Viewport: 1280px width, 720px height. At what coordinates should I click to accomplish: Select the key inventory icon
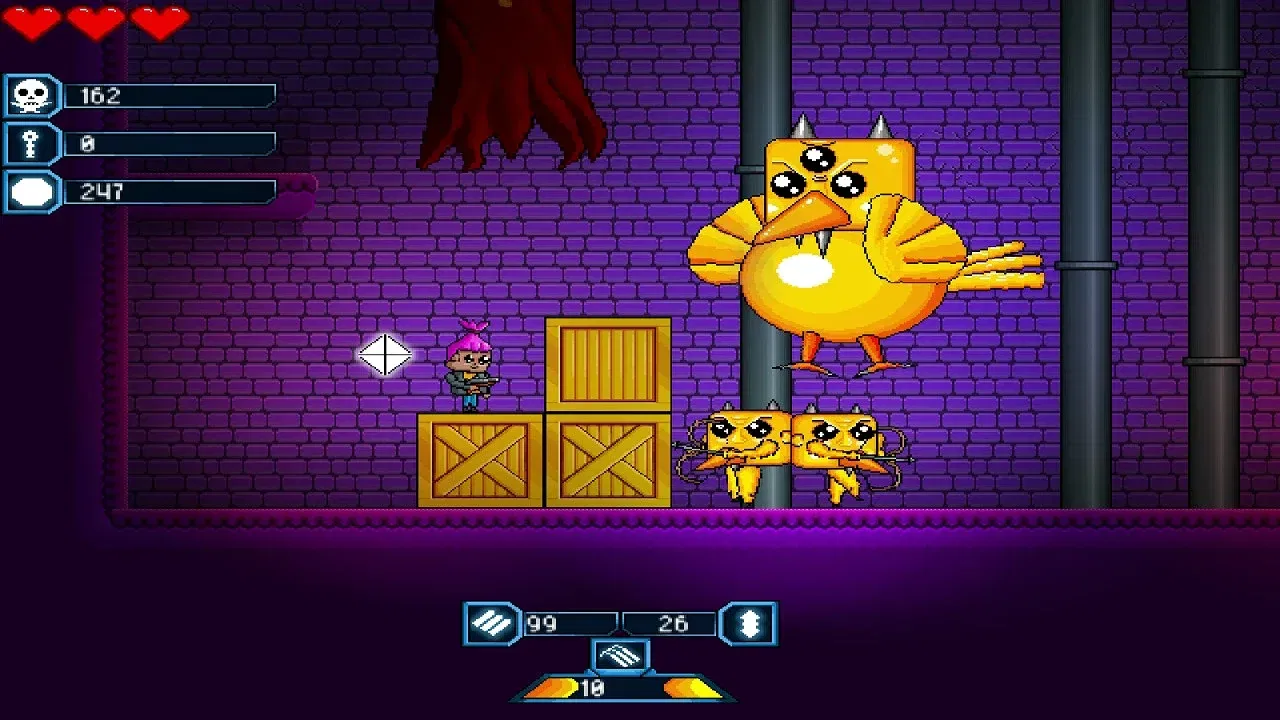click(31, 141)
